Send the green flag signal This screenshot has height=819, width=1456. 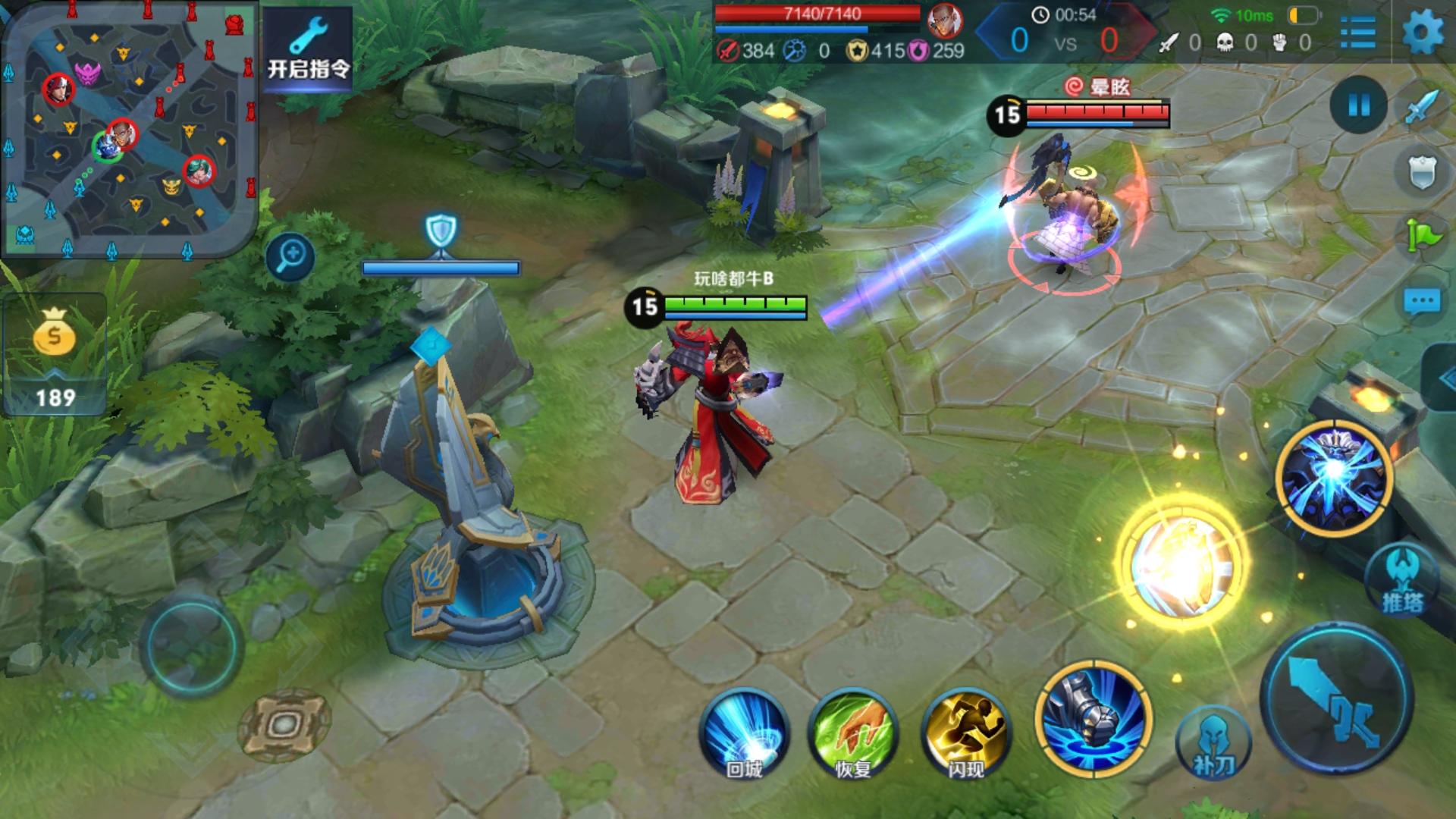tap(1421, 236)
